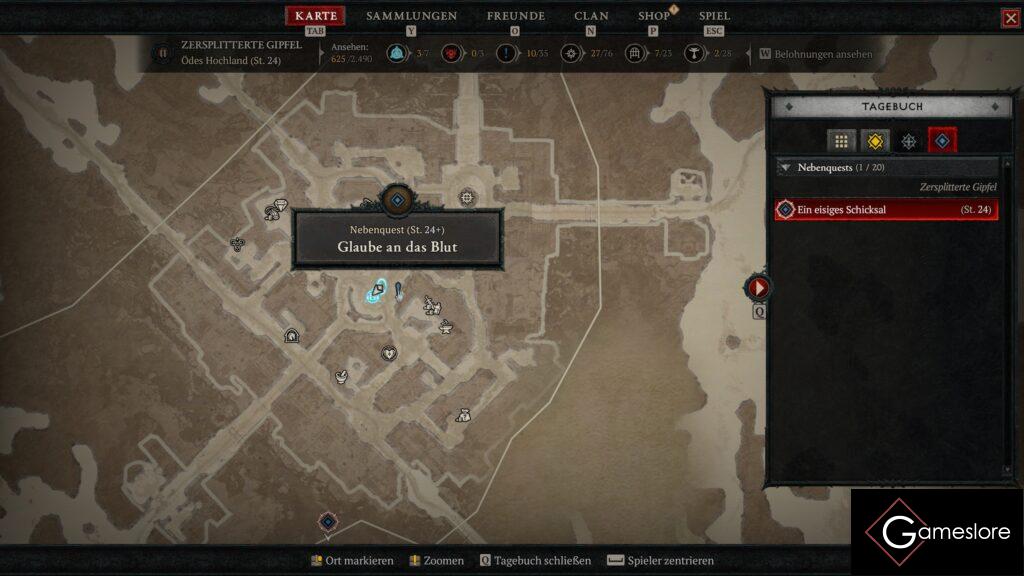Close the map screen with the X
The width and height of the screenshot is (1024, 576).
pos(1010,18)
